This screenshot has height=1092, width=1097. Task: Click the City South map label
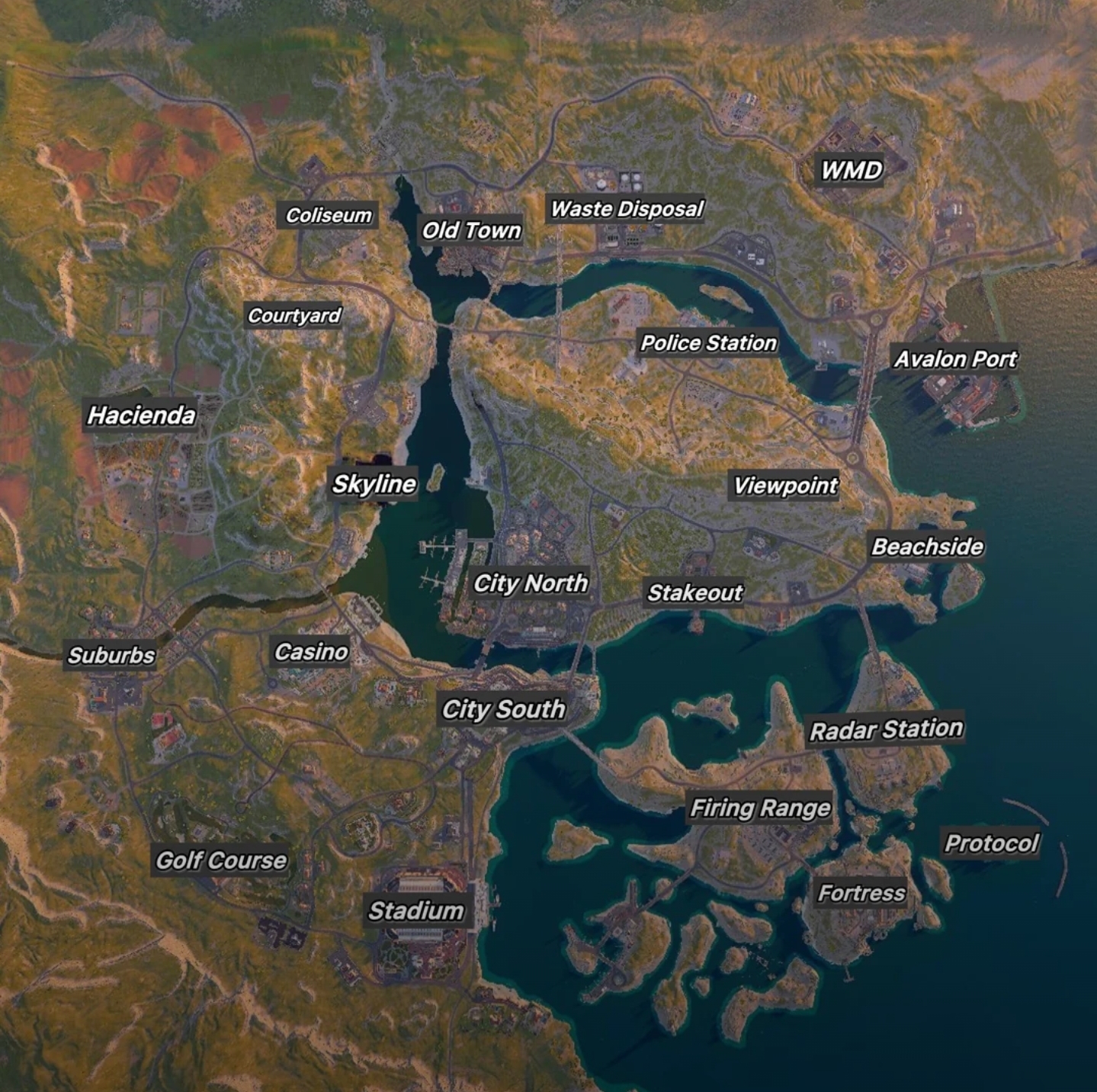(x=503, y=710)
